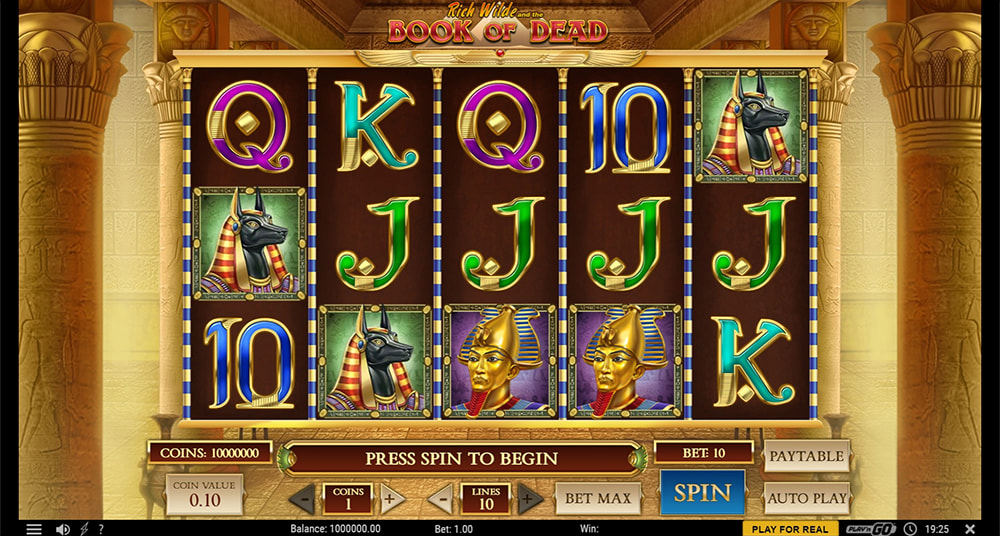Decrease the number of lines

coord(441,498)
